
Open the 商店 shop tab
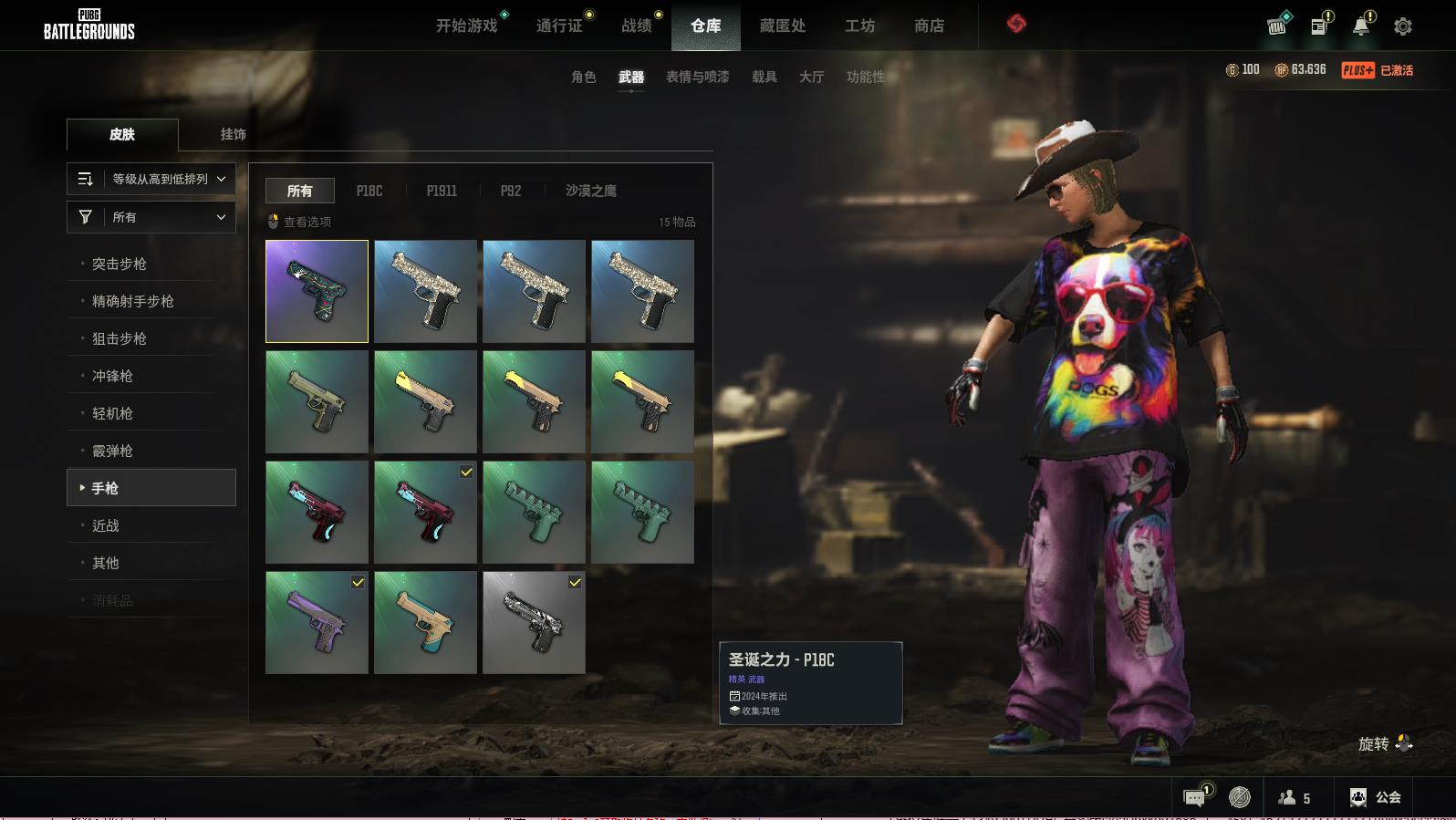(929, 26)
